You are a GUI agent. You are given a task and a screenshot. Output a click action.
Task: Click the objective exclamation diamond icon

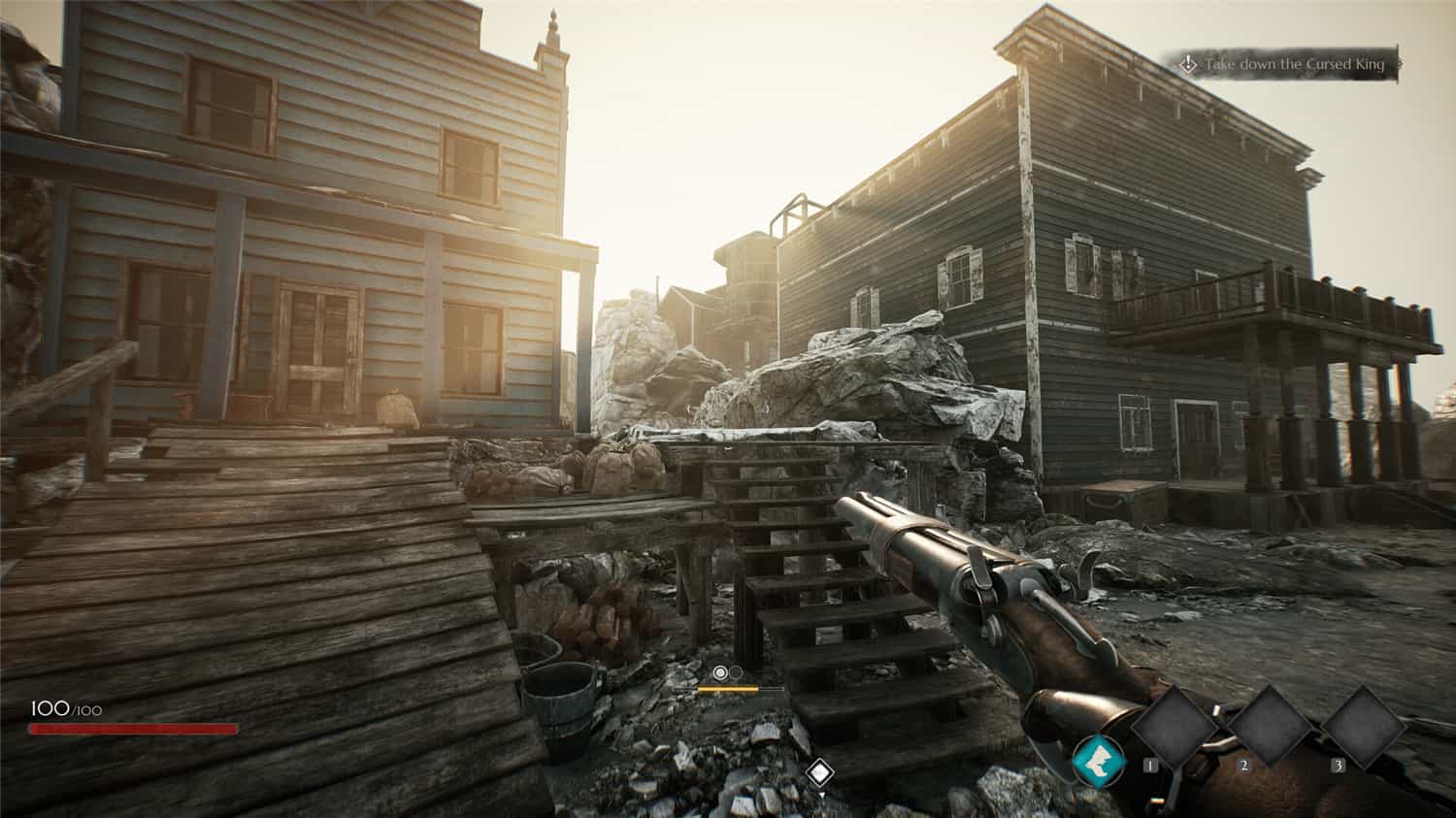pyautogui.click(x=1186, y=62)
